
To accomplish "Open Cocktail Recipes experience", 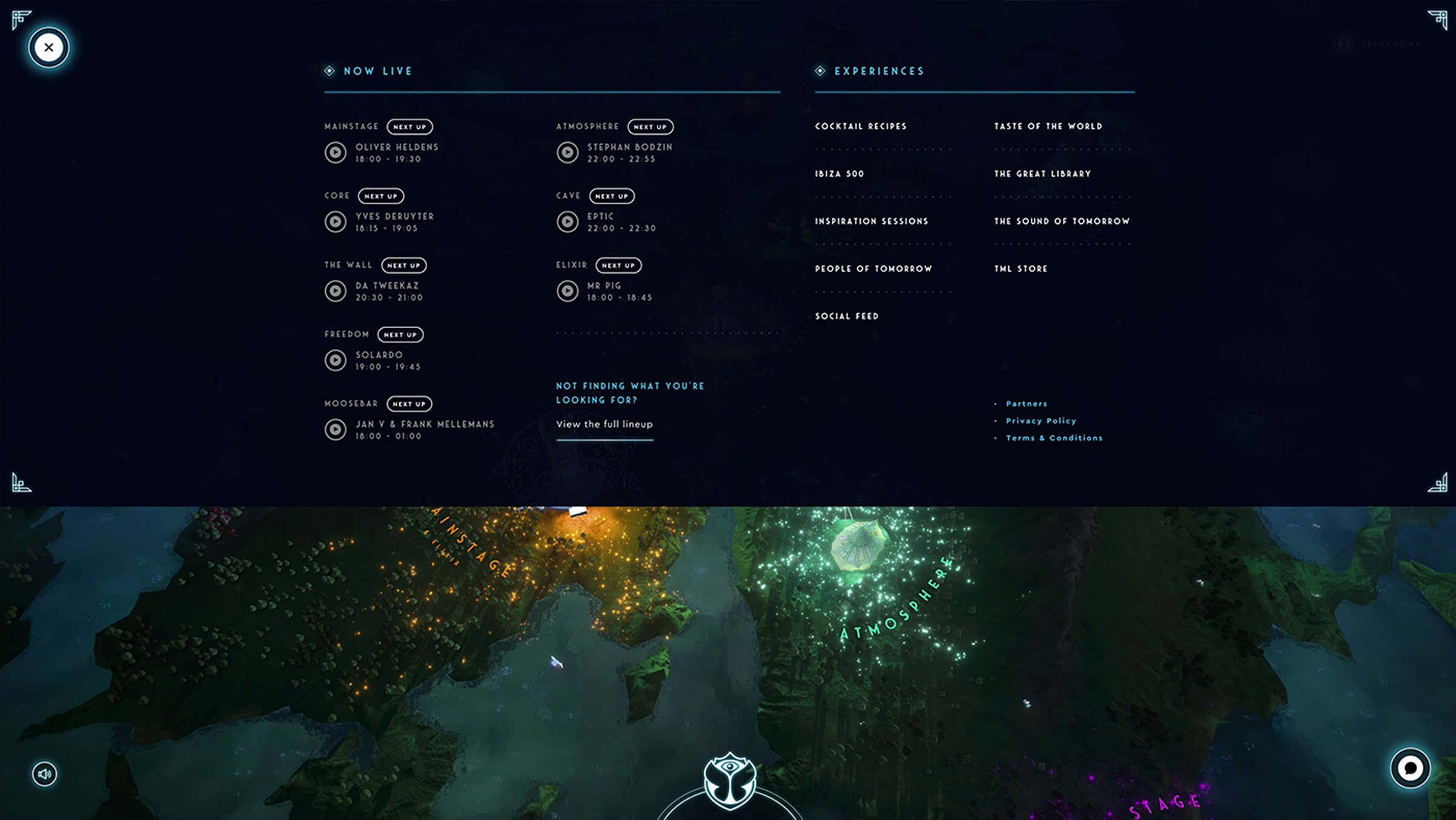I will pyautogui.click(x=860, y=126).
